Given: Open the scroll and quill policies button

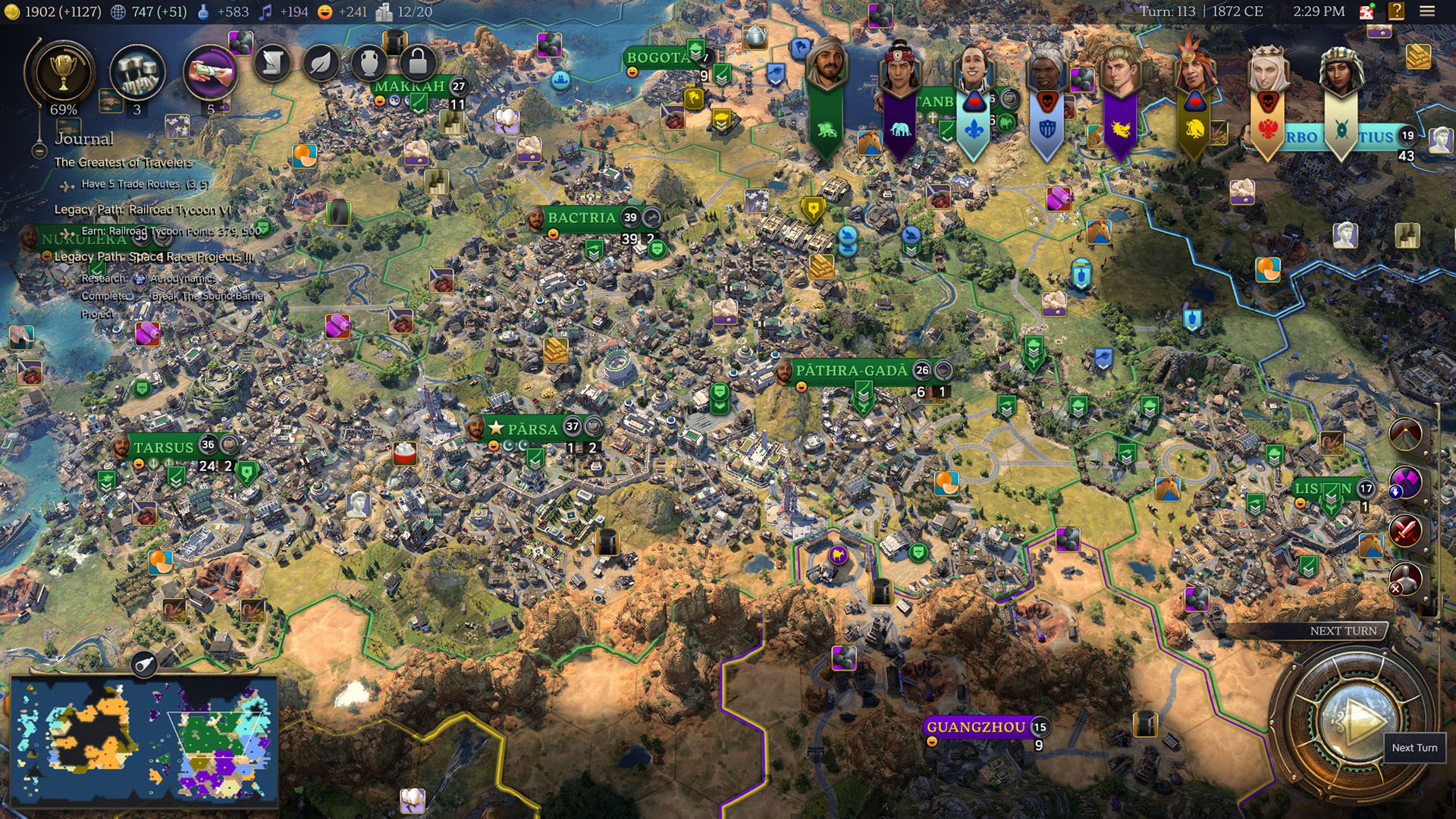Looking at the screenshot, I should [x=272, y=63].
